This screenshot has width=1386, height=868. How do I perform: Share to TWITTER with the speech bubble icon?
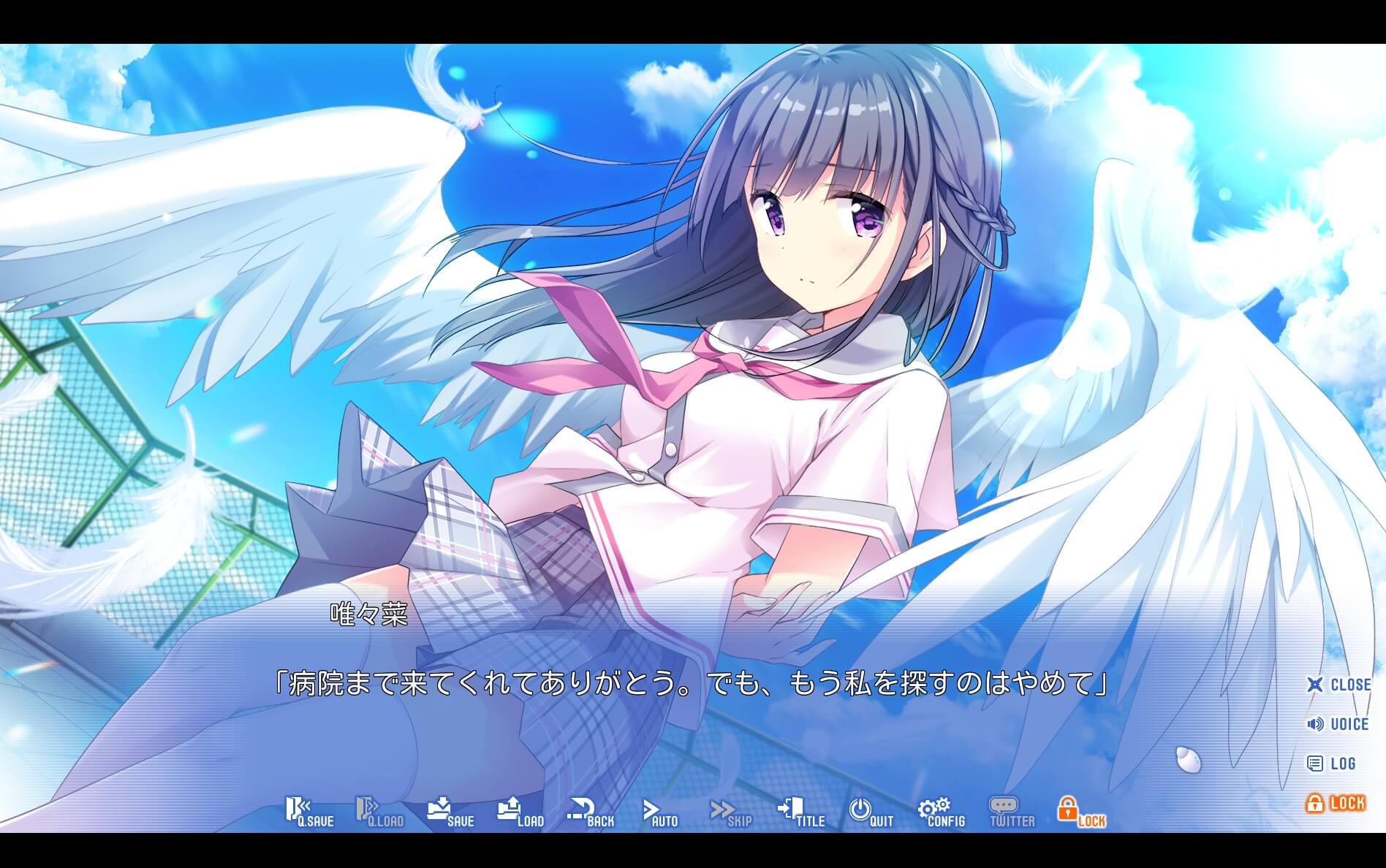coord(1011,811)
